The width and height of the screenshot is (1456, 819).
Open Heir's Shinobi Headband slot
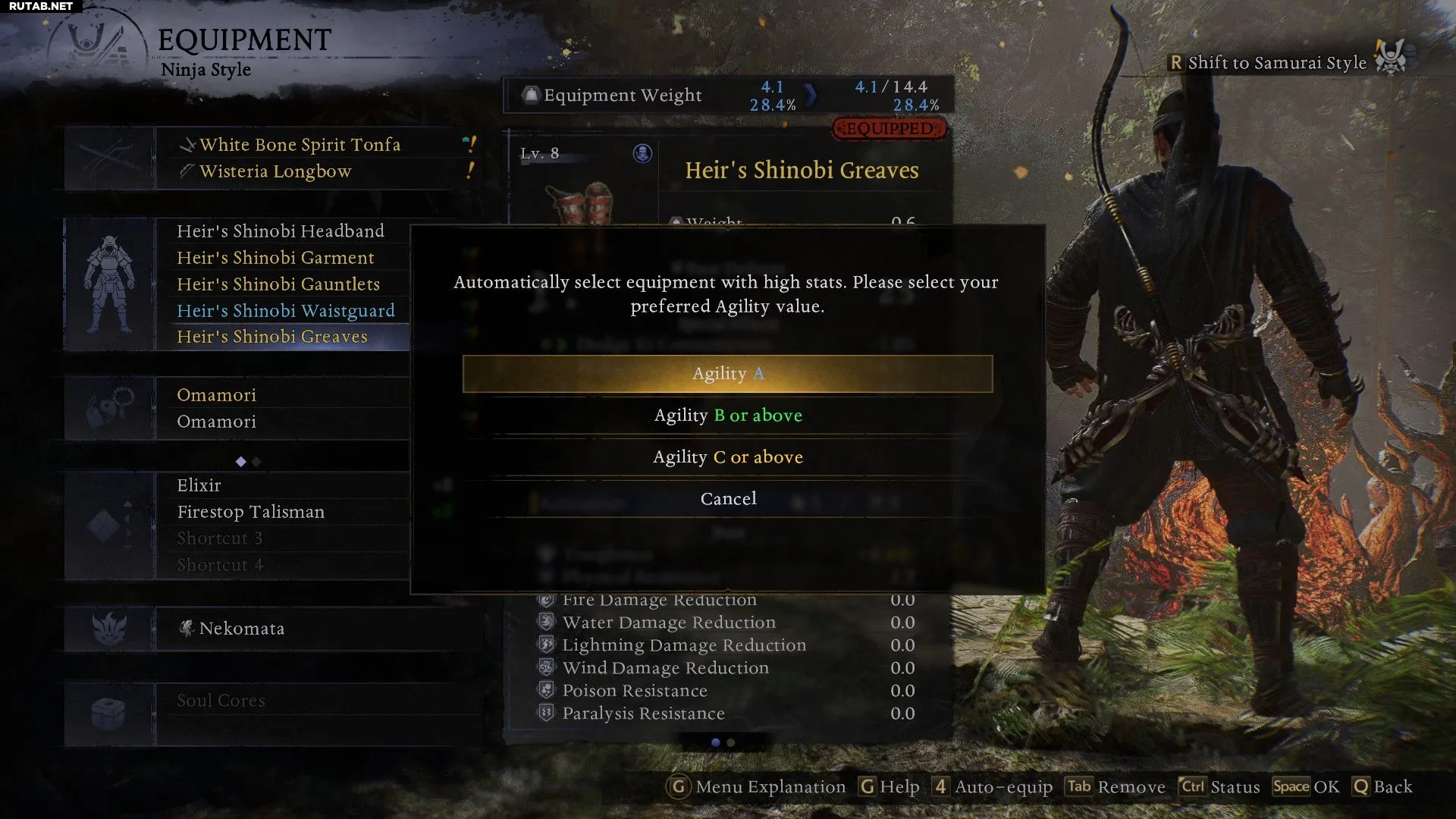(280, 231)
